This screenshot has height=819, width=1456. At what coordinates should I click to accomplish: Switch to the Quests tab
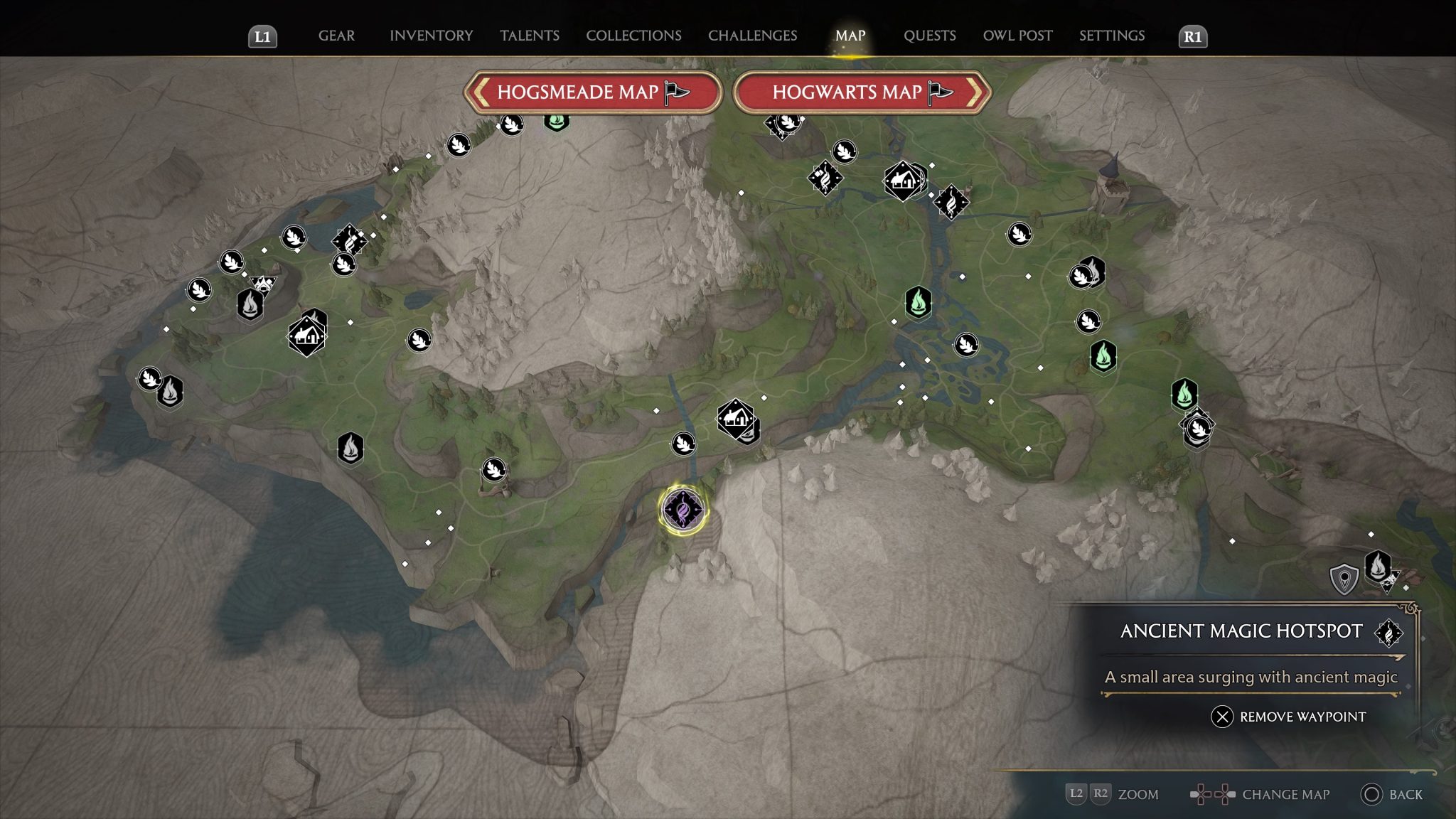pos(929,36)
